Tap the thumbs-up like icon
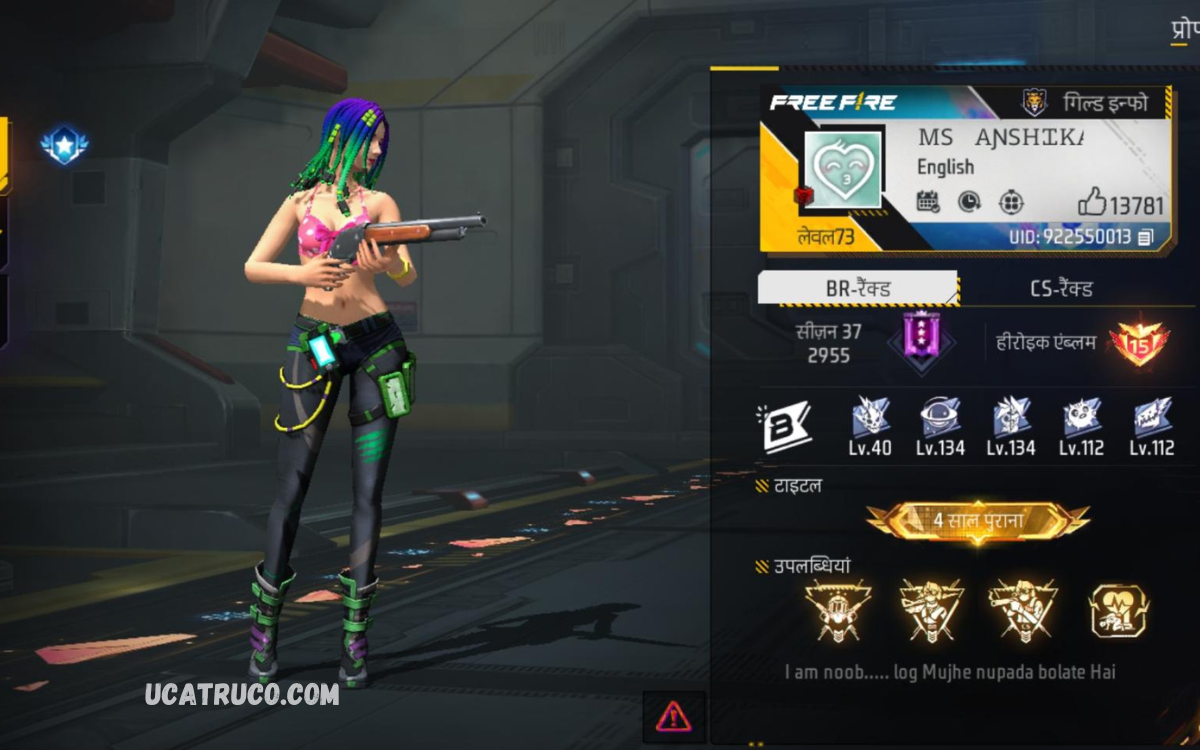 (x=1091, y=205)
